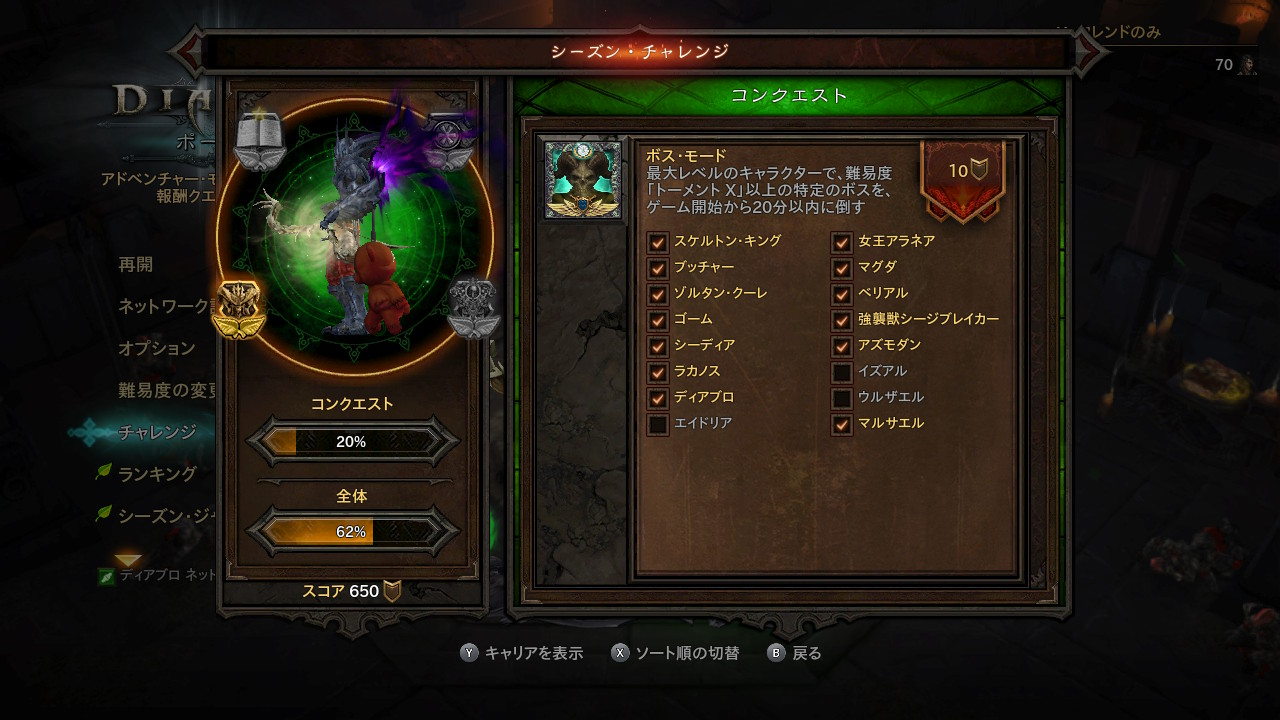
Task: Open the 再開 menu entry
Action: tap(136, 265)
